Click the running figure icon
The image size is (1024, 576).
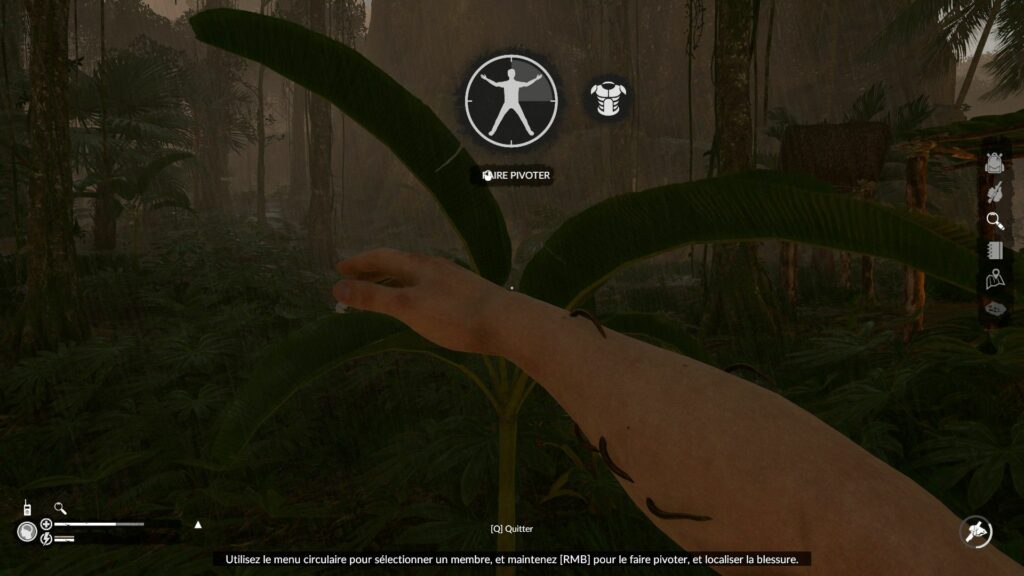975,531
